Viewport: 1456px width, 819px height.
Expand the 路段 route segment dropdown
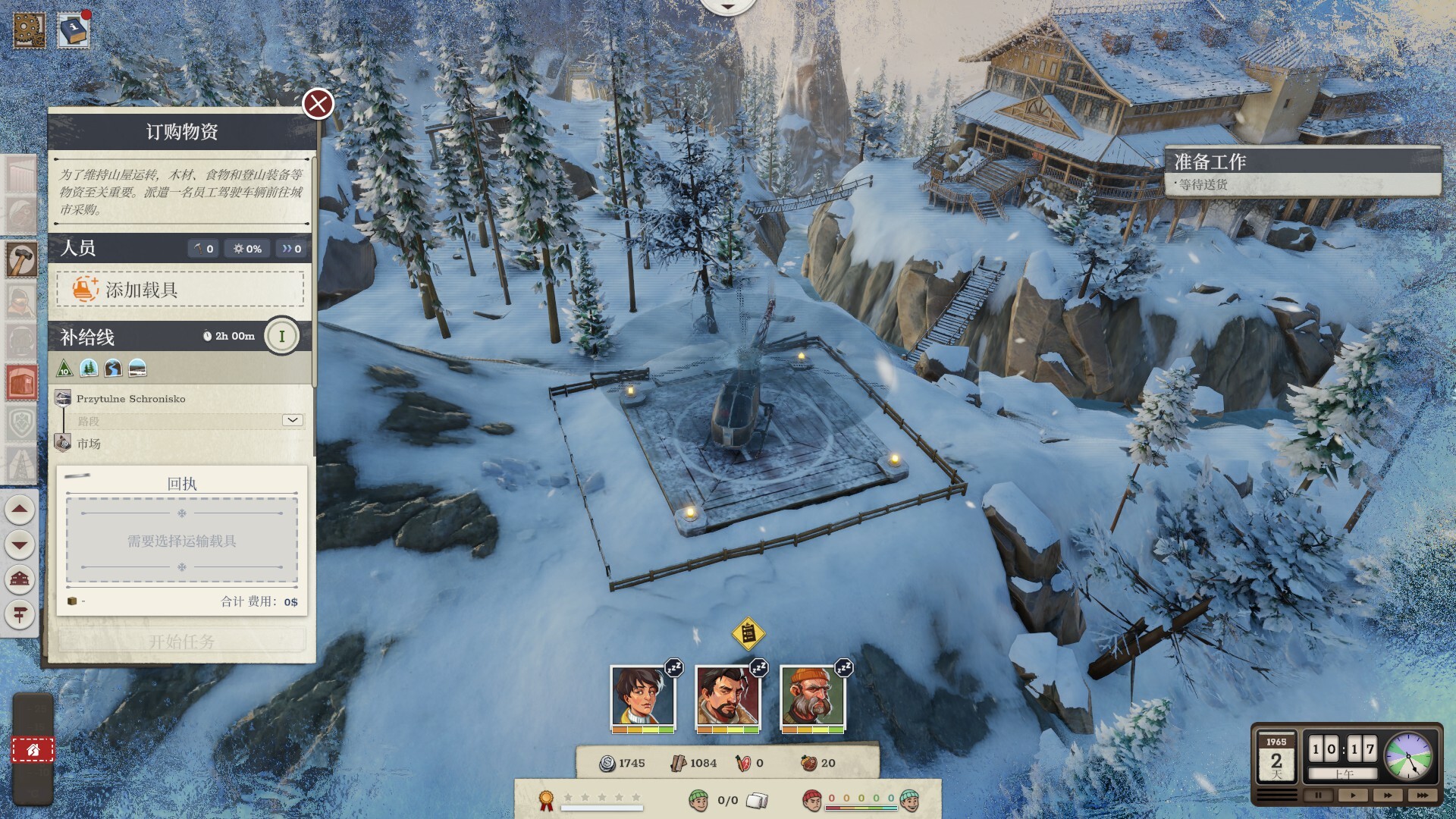[x=291, y=422]
